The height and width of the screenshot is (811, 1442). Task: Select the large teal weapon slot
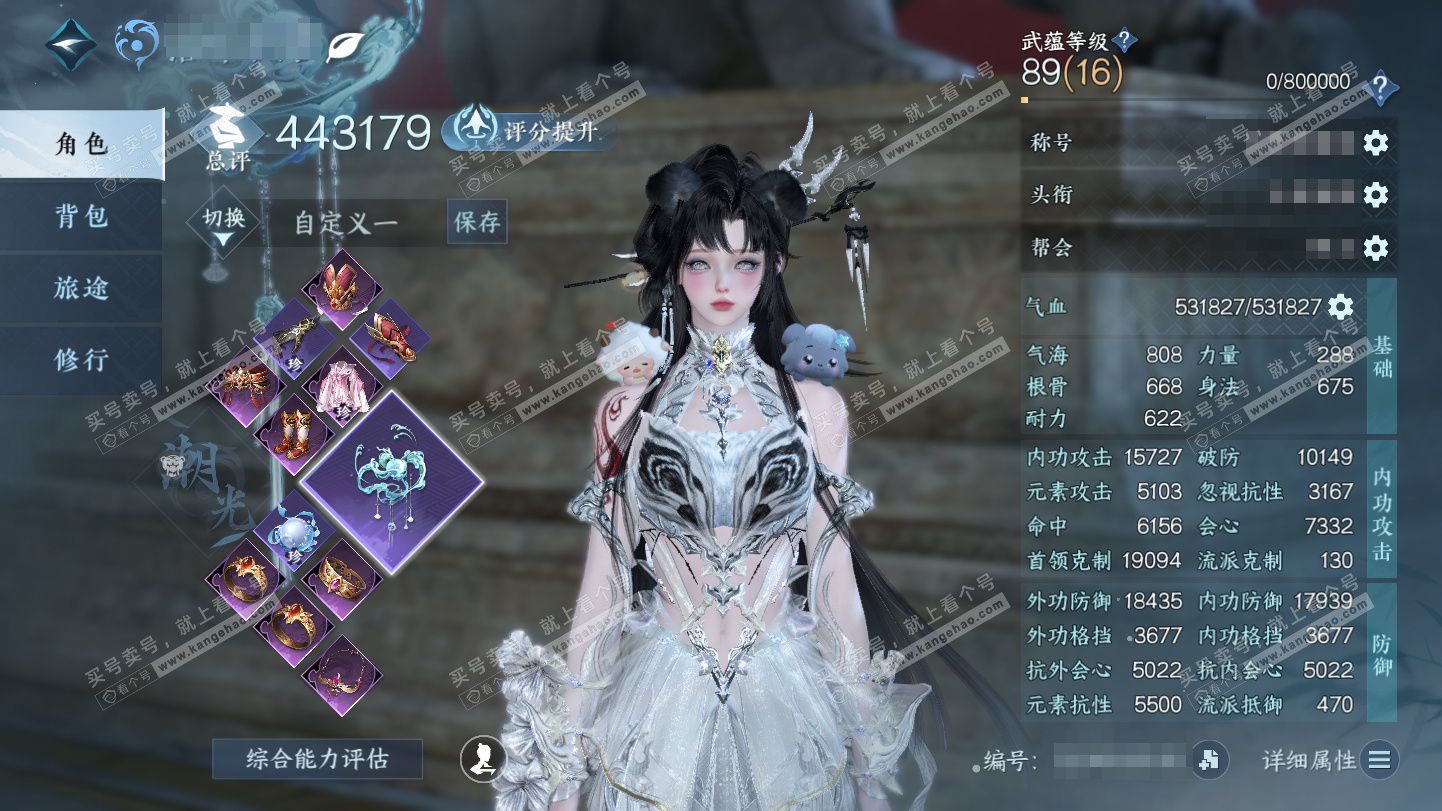tap(392, 482)
